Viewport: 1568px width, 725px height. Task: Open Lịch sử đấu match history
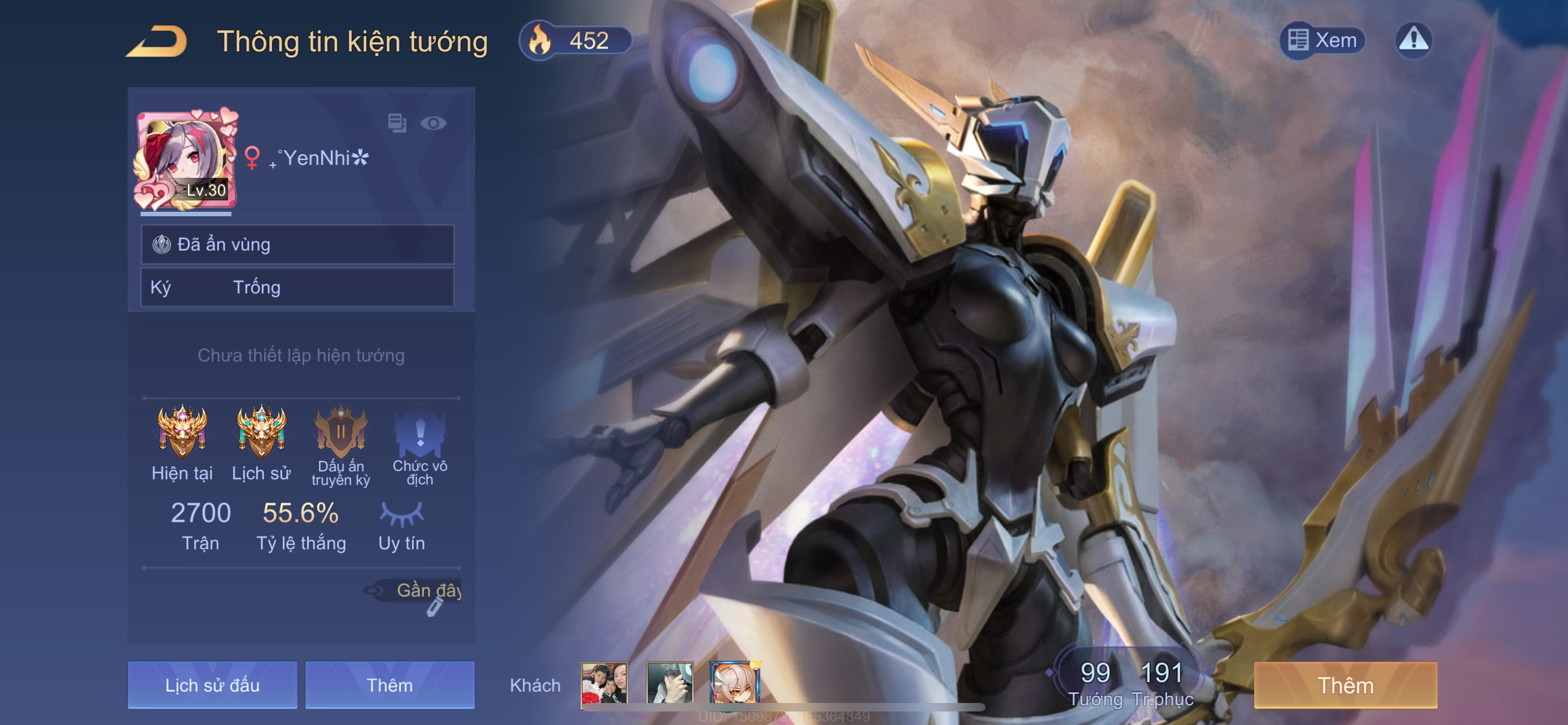click(212, 685)
